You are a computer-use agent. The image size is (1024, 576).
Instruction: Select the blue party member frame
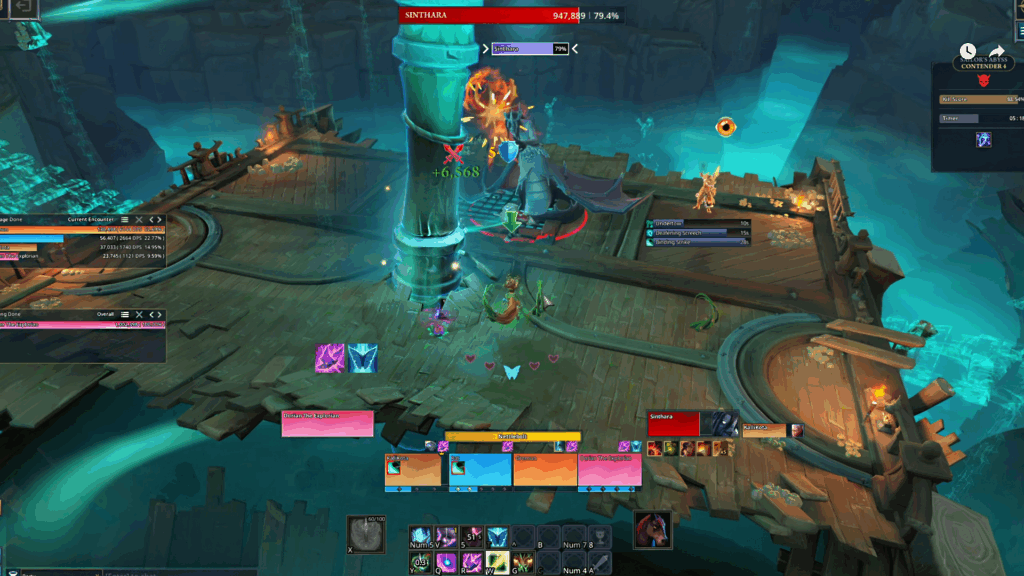pos(480,470)
